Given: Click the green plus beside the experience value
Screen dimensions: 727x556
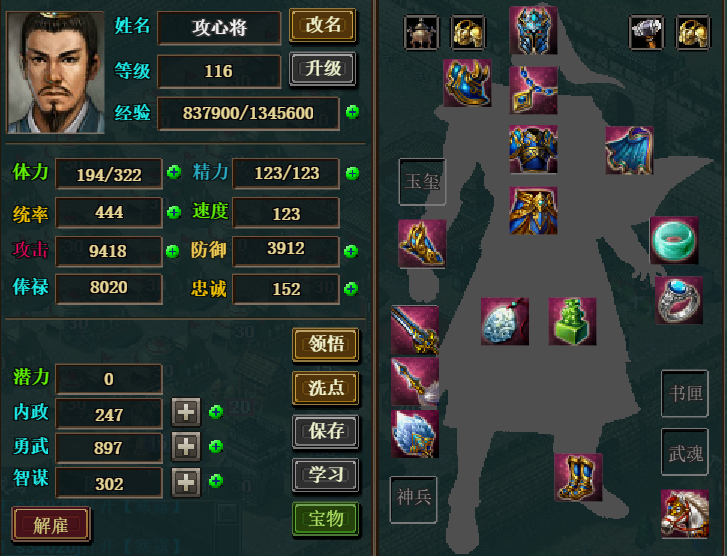Looking at the screenshot, I should [352, 112].
